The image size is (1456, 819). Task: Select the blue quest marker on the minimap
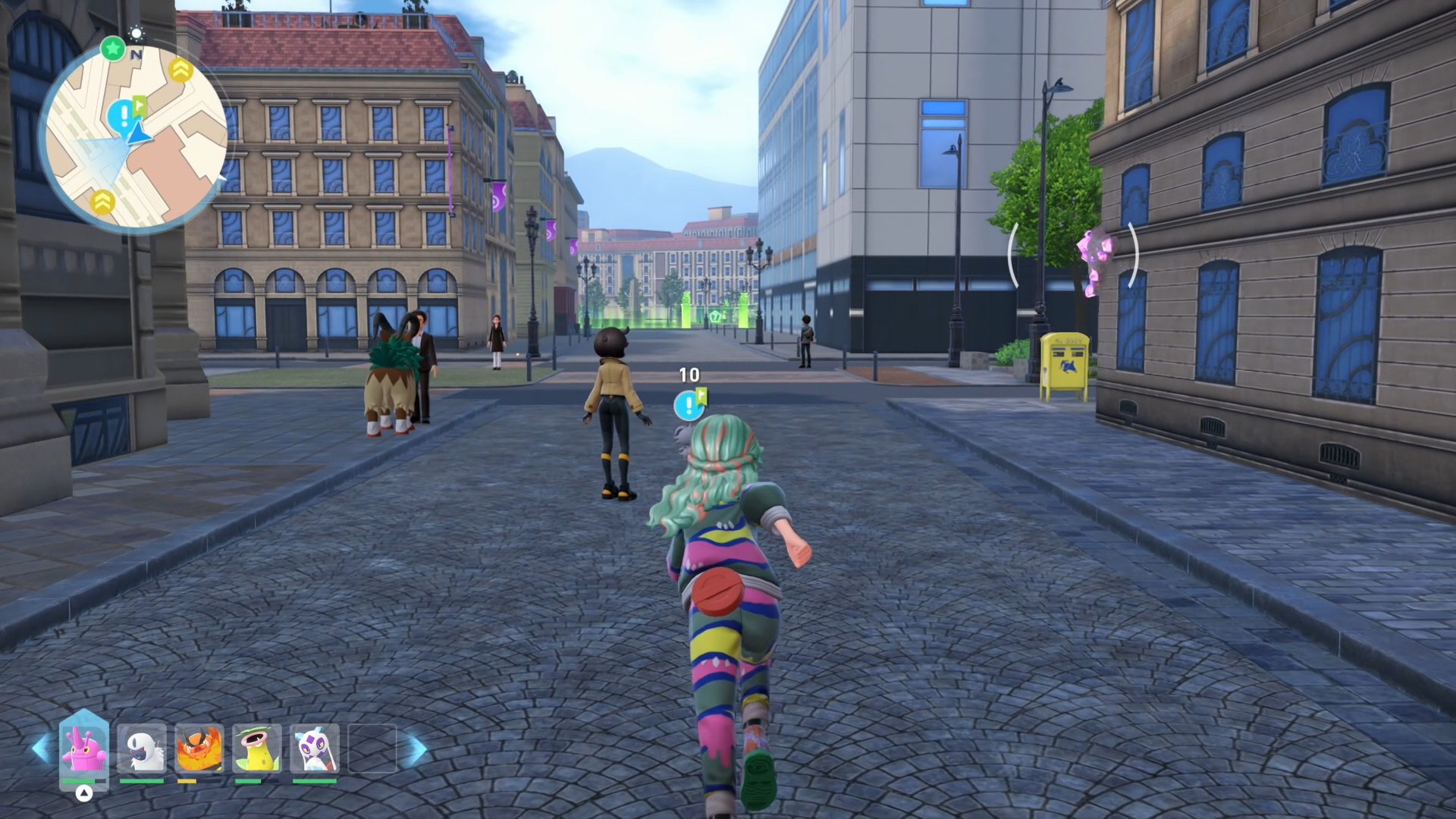[x=123, y=116]
